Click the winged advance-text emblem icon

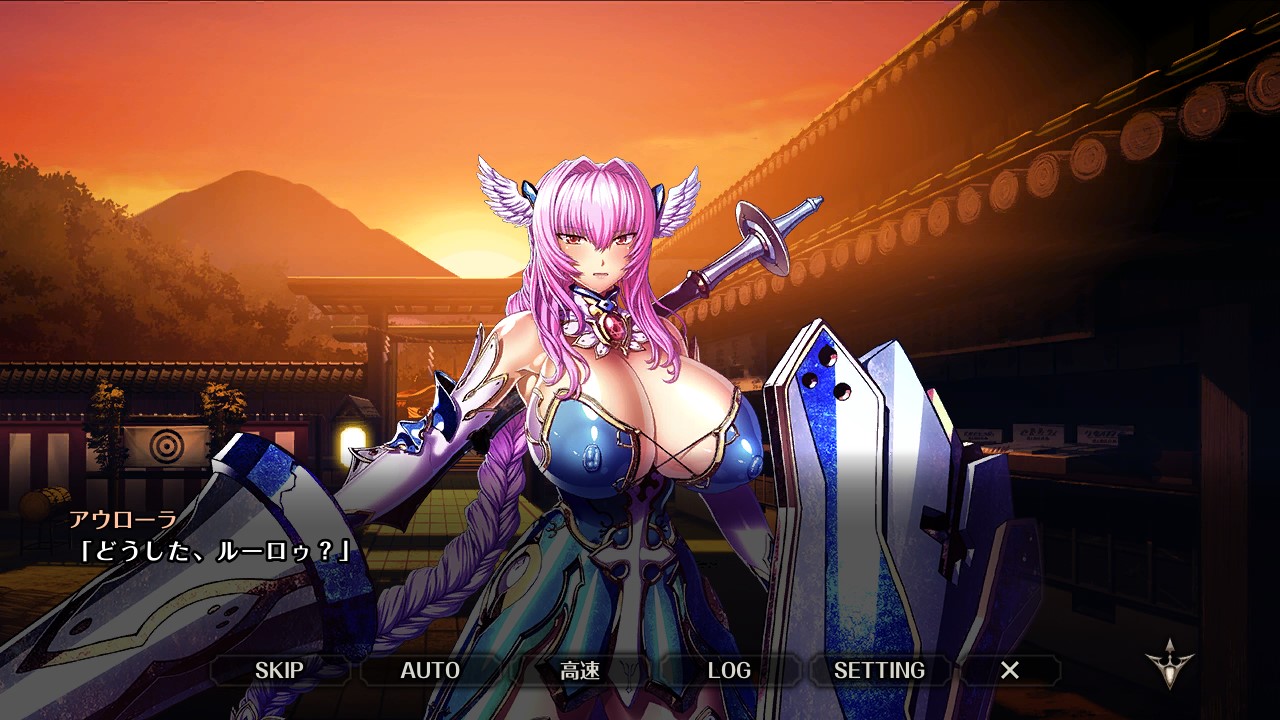(x=1169, y=664)
